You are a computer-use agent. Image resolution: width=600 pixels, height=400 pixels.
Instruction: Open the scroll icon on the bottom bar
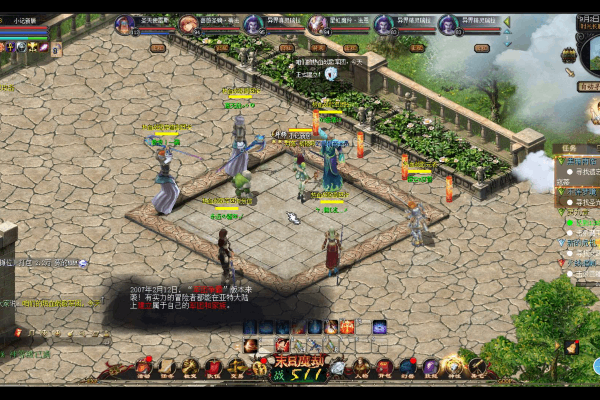coord(166,368)
